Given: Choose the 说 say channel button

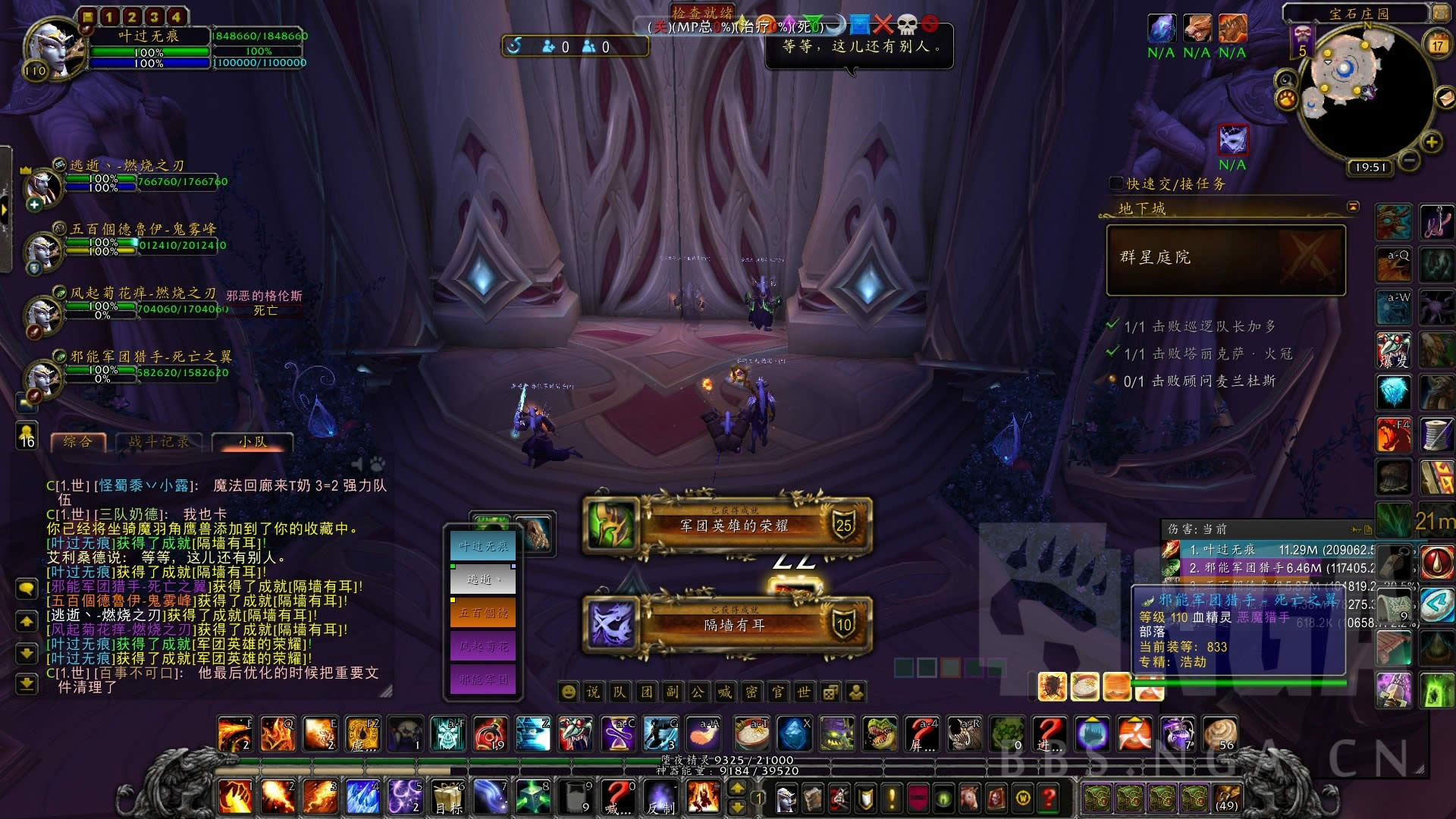Looking at the screenshot, I should (x=593, y=692).
